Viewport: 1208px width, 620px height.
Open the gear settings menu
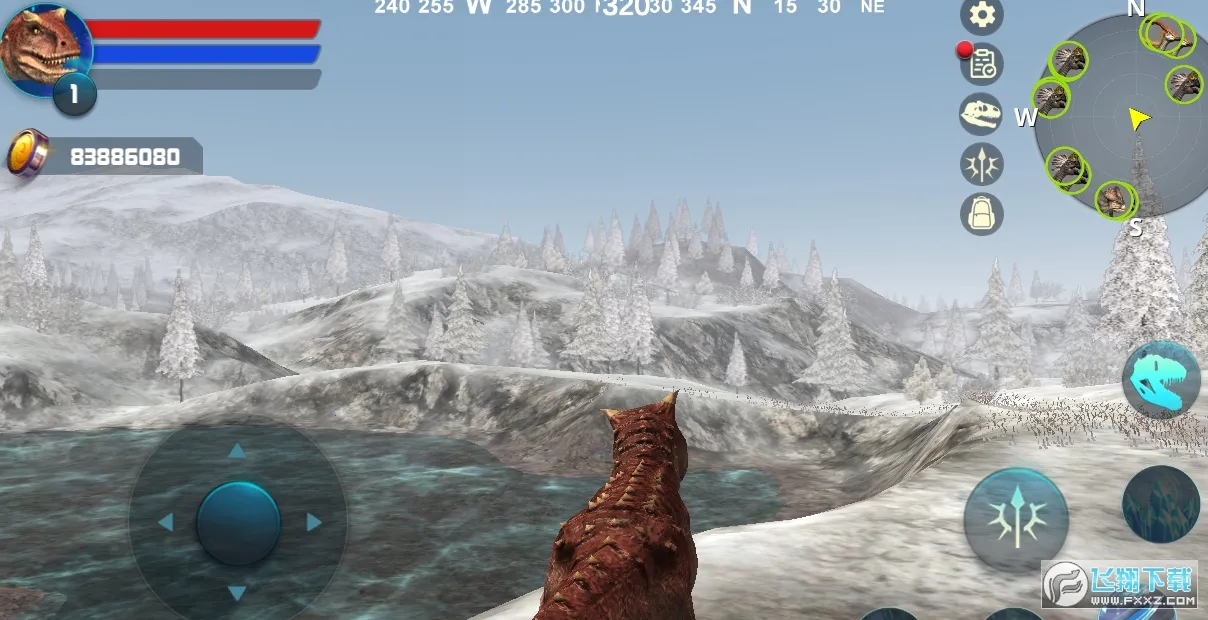[982, 16]
